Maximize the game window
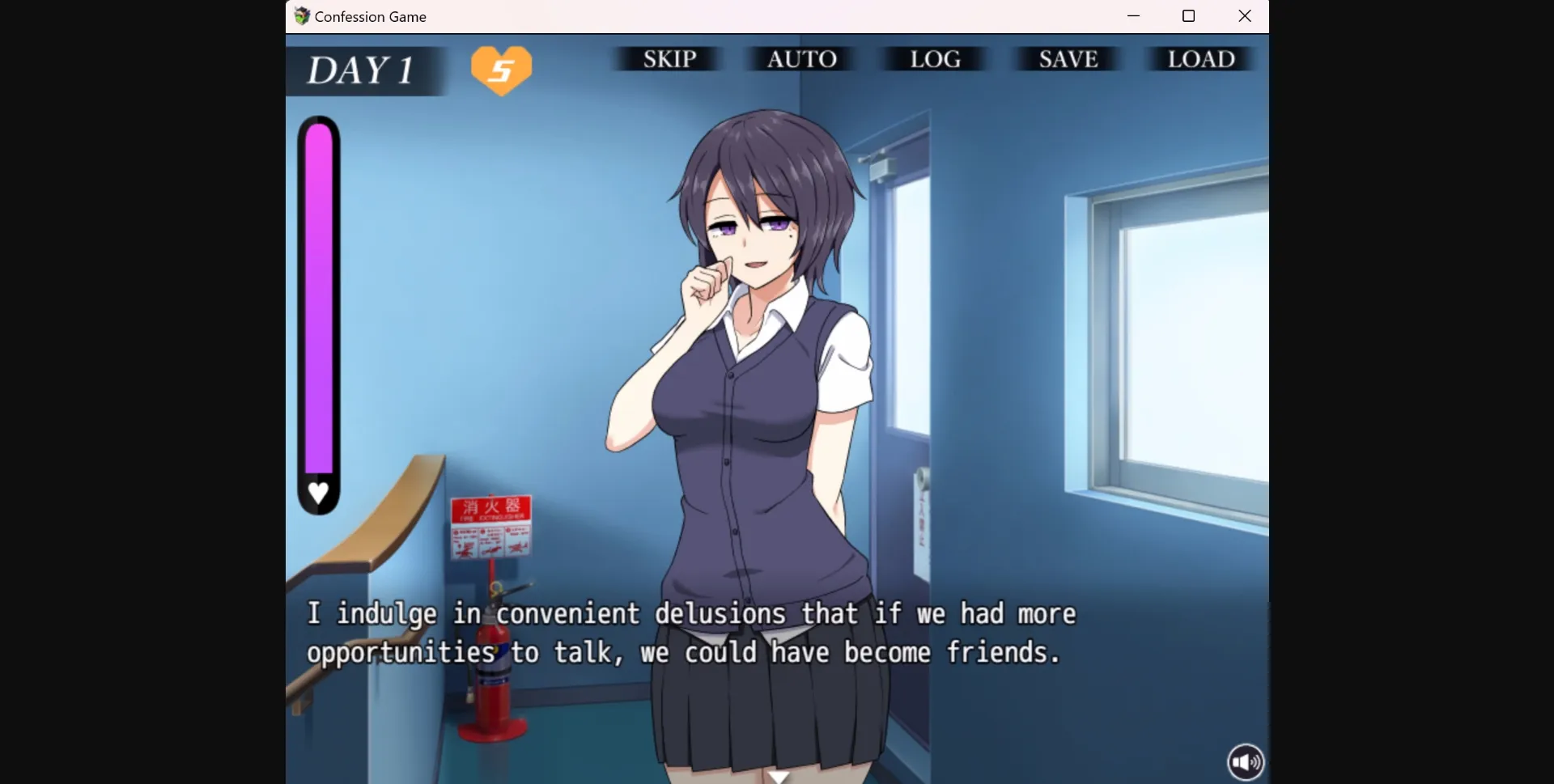Image resolution: width=1554 pixels, height=784 pixels. click(x=1188, y=15)
